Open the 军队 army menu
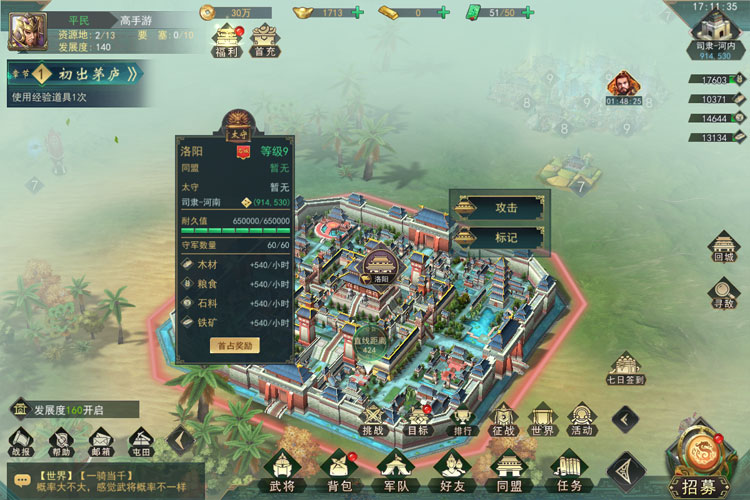The height and width of the screenshot is (500, 750). pyautogui.click(x=395, y=470)
